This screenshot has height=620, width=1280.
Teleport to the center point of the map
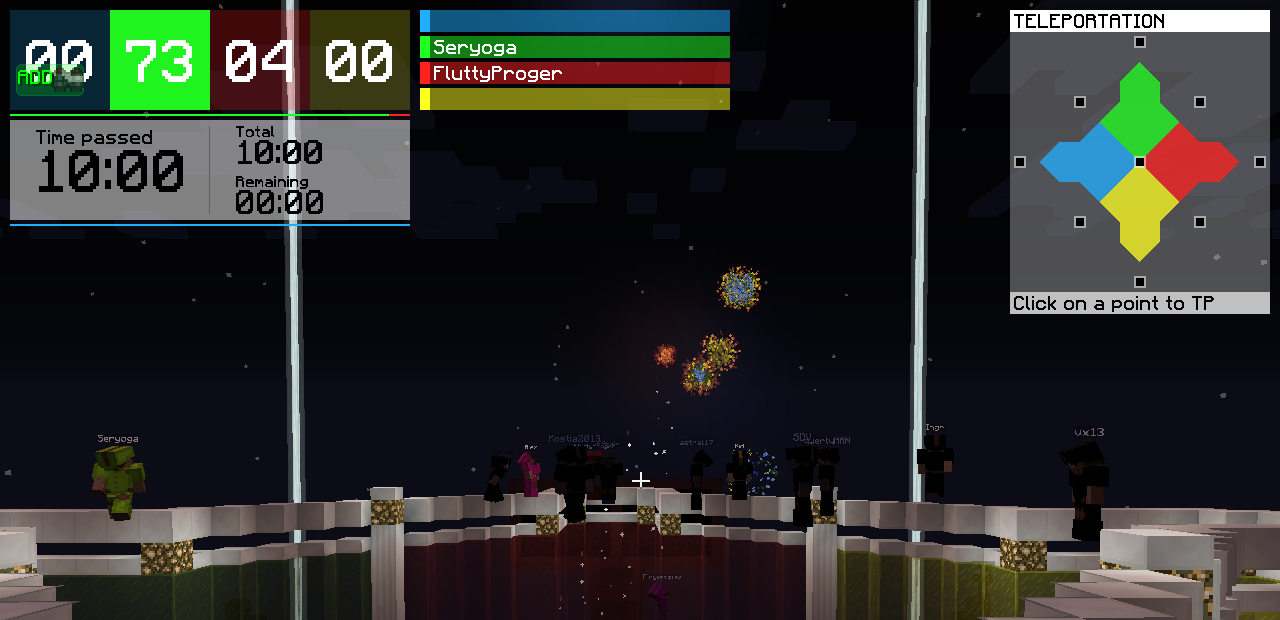pyautogui.click(x=1140, y=162)
